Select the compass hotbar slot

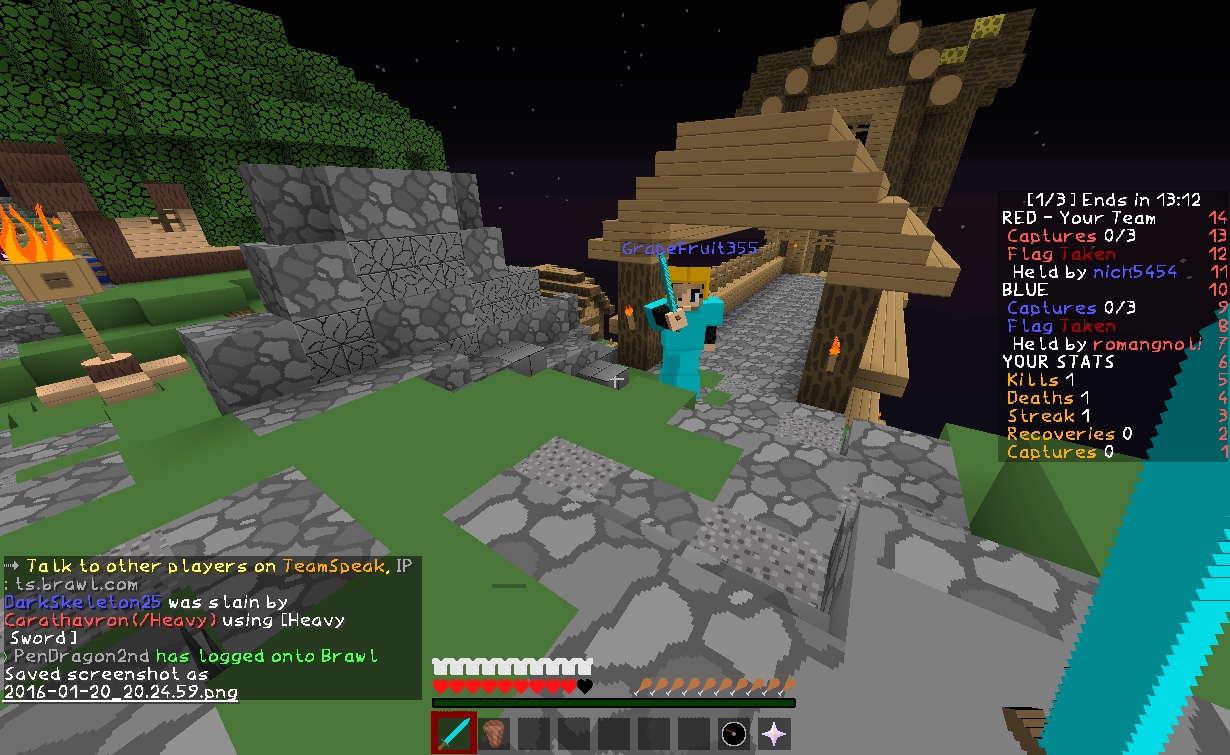coord(734,733)
